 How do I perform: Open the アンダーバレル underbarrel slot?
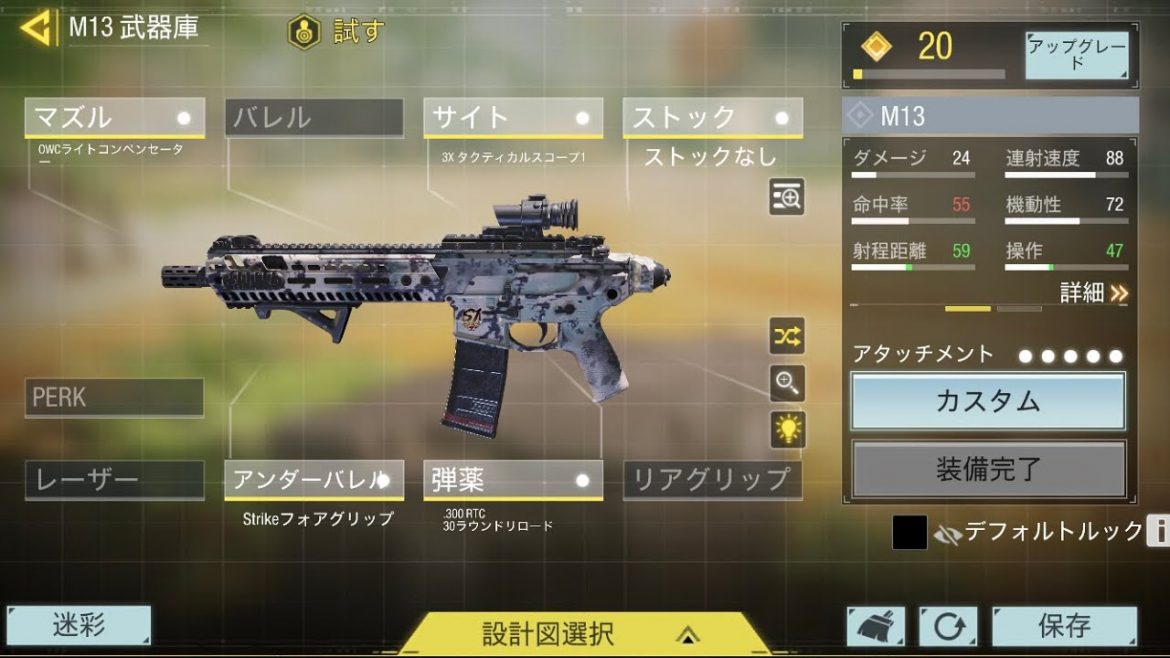coord(314,480)
